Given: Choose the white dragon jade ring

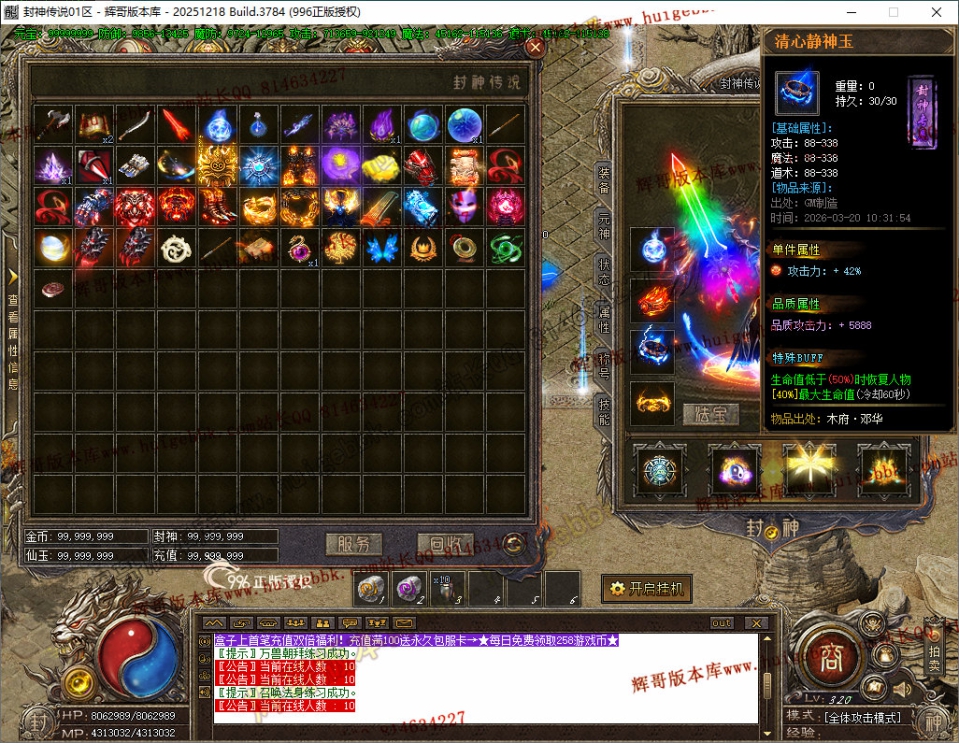Looking at the screenshot, I should [176, 247].
